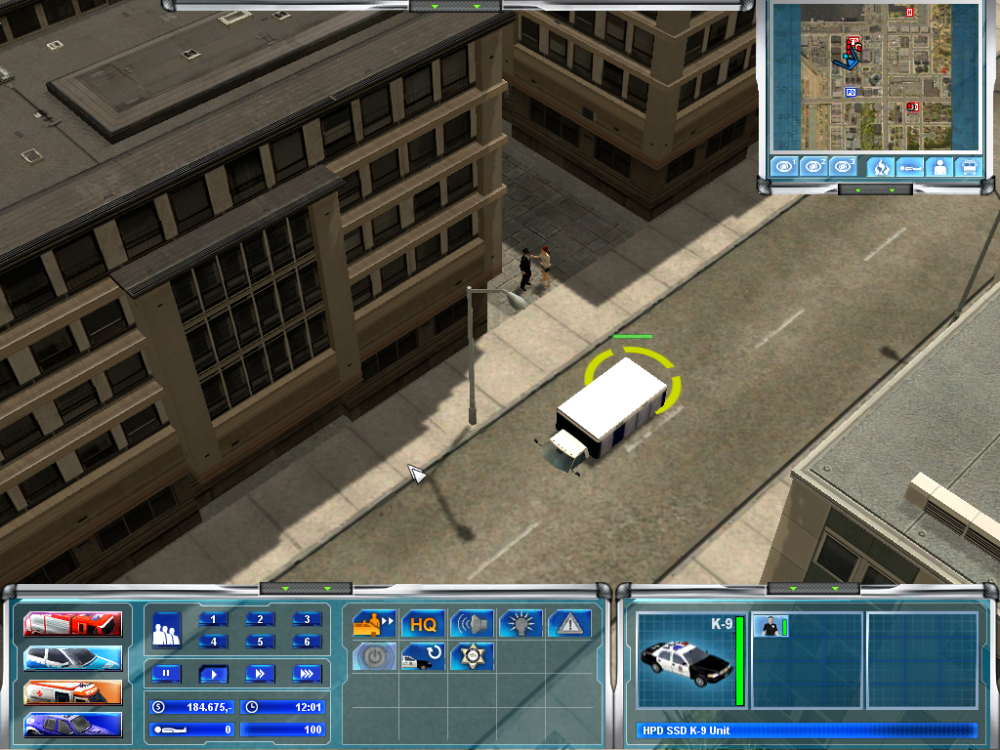1000x750 pixels.
Task: Toggle the injured persons minimap filter
Action: click(x=909, y=167)
